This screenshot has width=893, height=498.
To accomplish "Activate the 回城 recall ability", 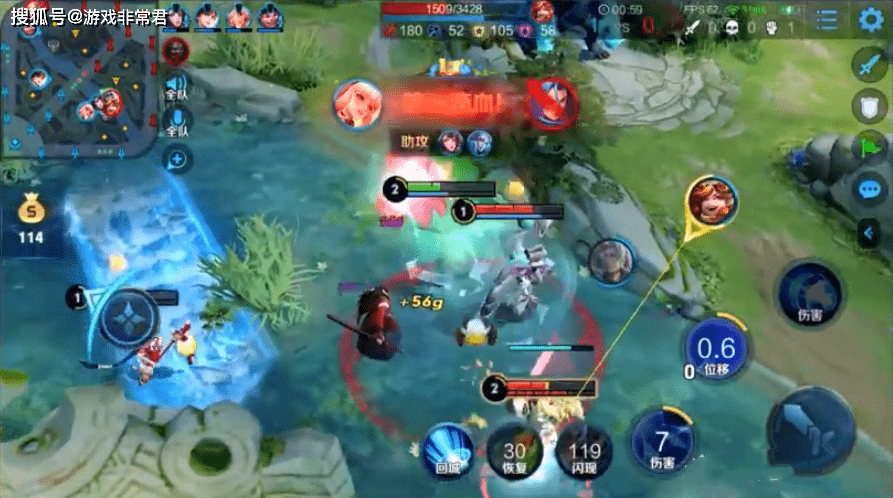I will [449, 447].
